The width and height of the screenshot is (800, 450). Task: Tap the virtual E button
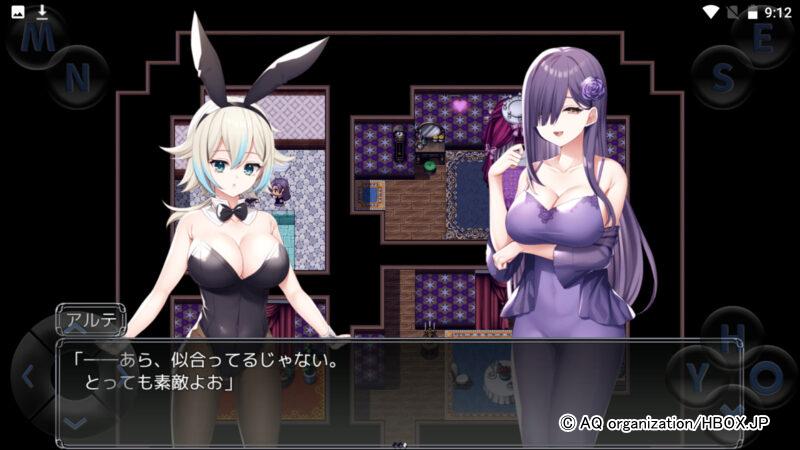[x=762, y=37]
